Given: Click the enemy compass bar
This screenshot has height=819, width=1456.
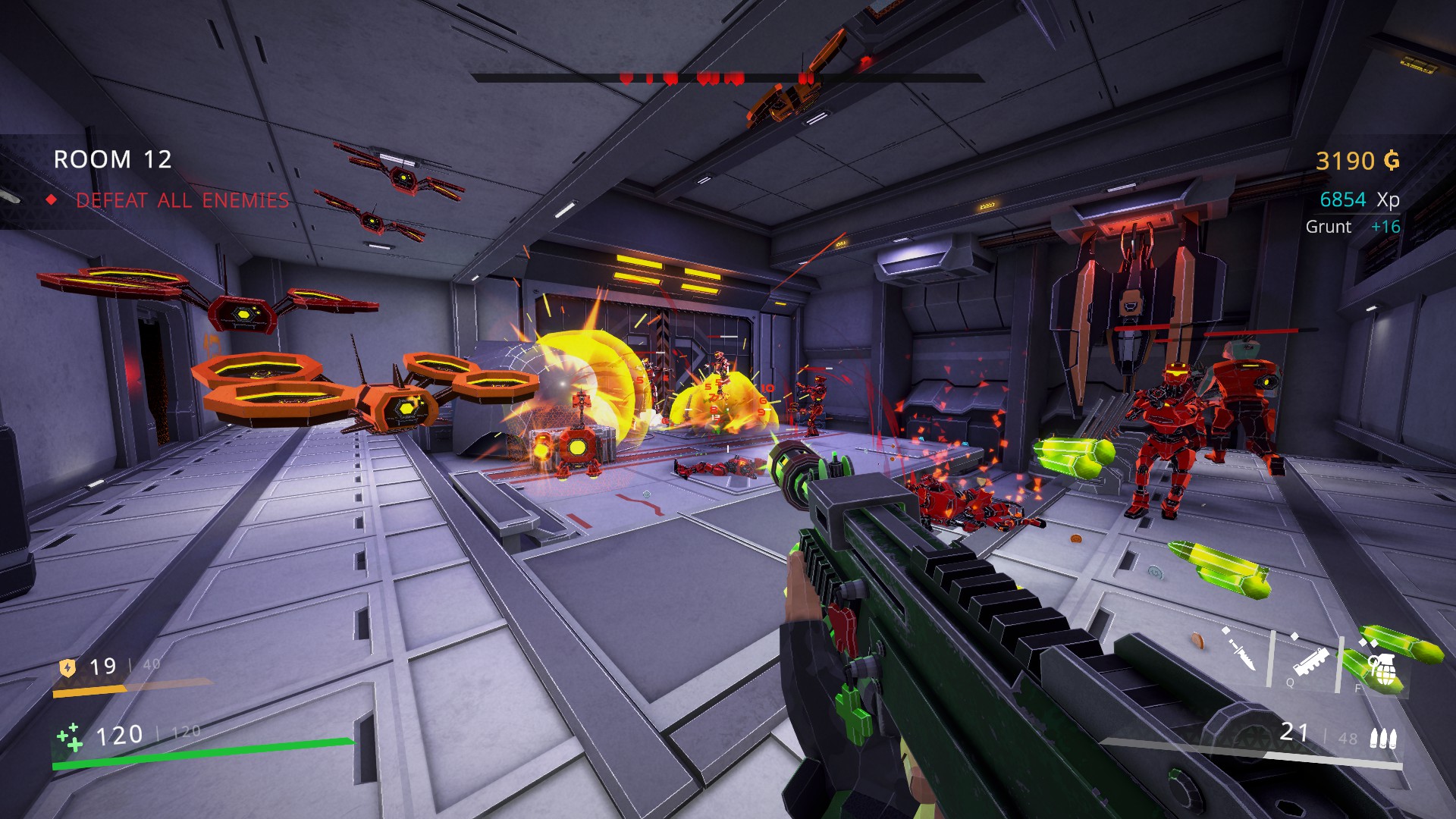Looking at the screenshot, I should pyautogui.click(x=726, y=78).
